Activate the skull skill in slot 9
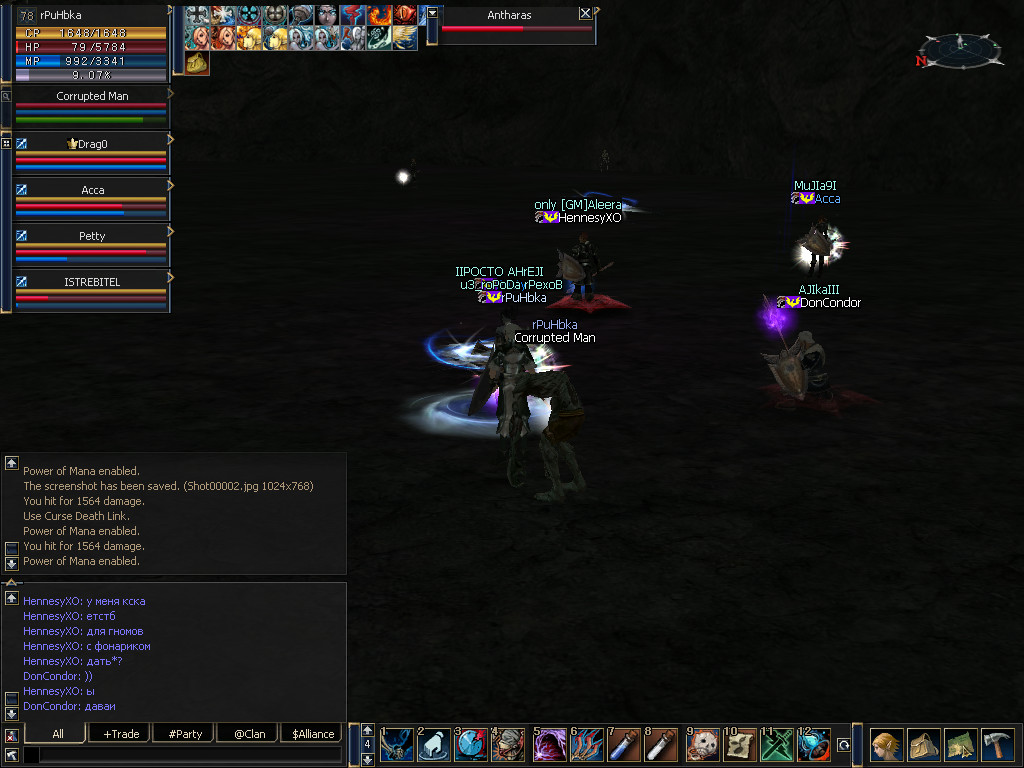 (x=703, y=745)
